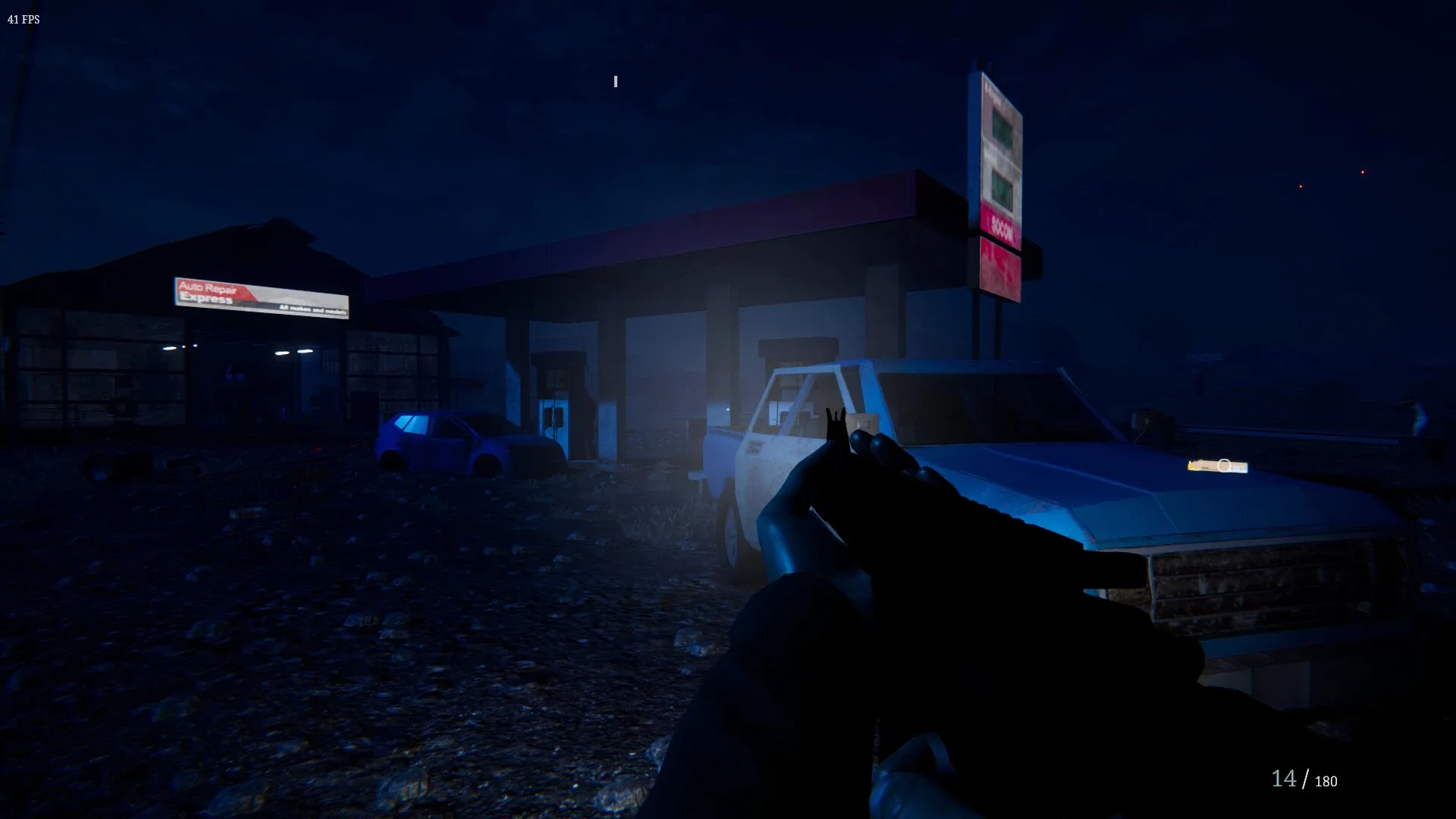Click the red lights on the distant horizon
The width and height of the screenshot is (1456, 819).
pyautogui.click(x=1363, y=172)
